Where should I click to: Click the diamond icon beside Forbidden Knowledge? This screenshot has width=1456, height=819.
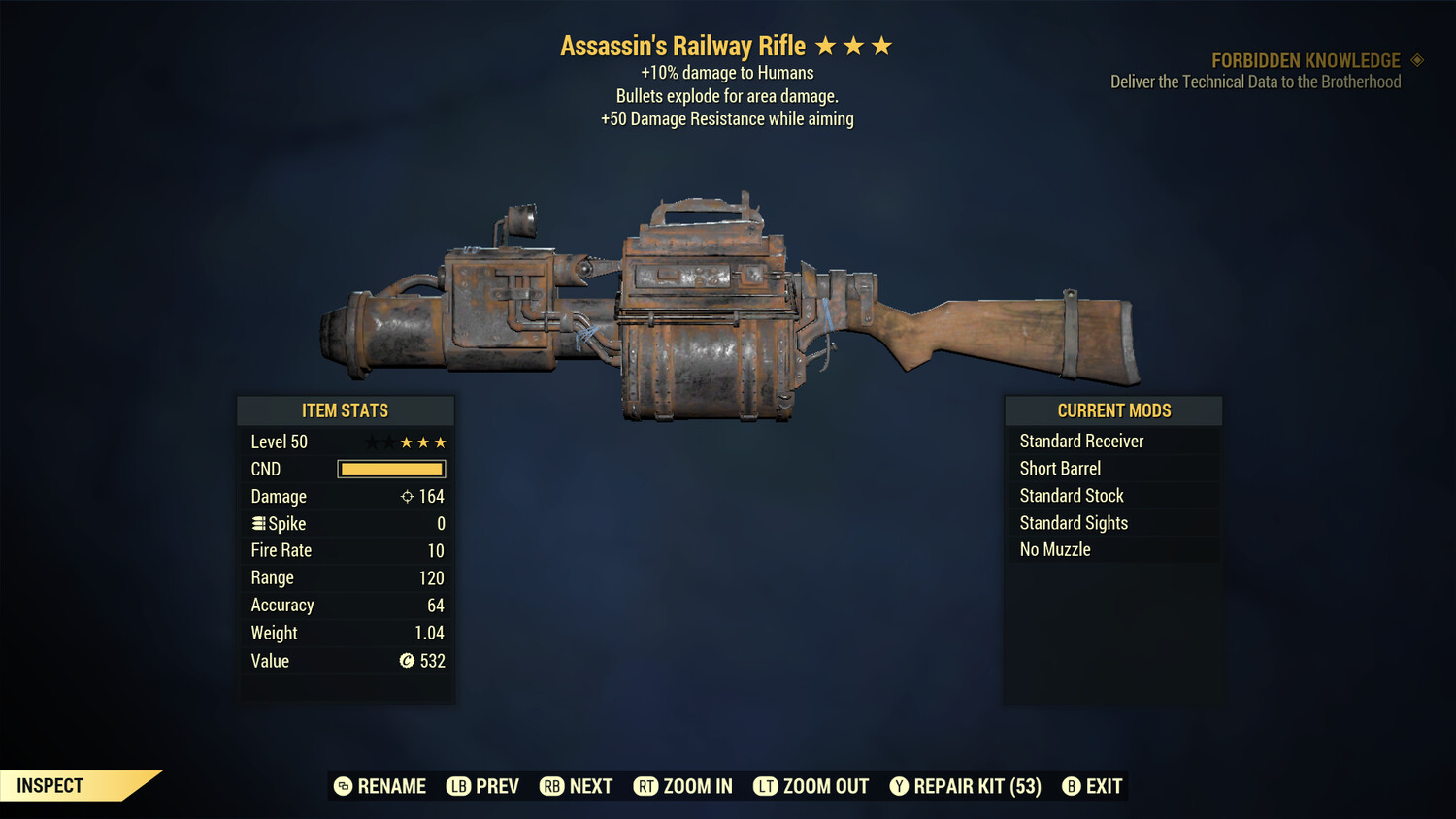point(1416,60)
